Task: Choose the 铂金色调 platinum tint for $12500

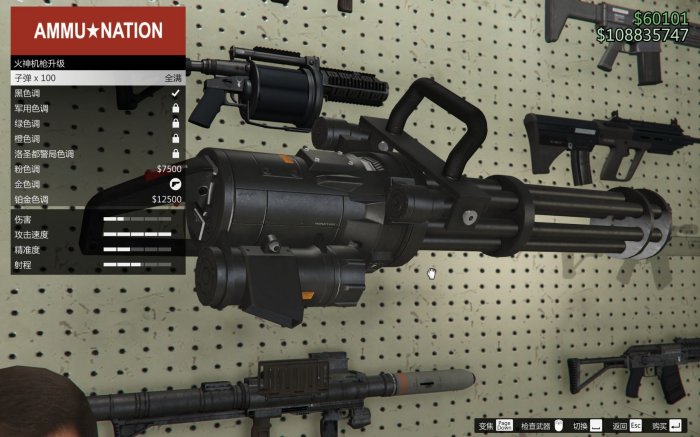Action: point(97,199)
